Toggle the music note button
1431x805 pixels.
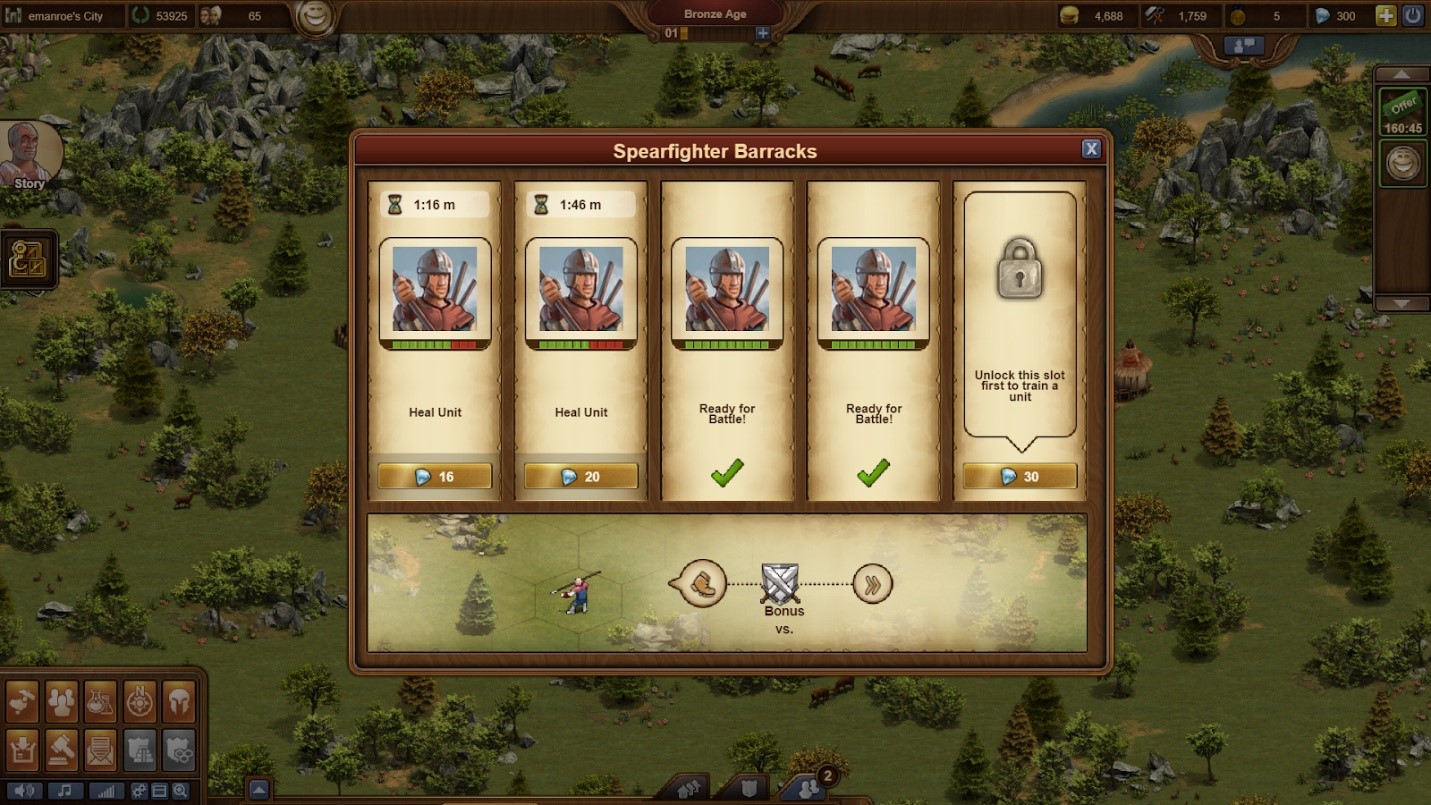click(65, 791)
